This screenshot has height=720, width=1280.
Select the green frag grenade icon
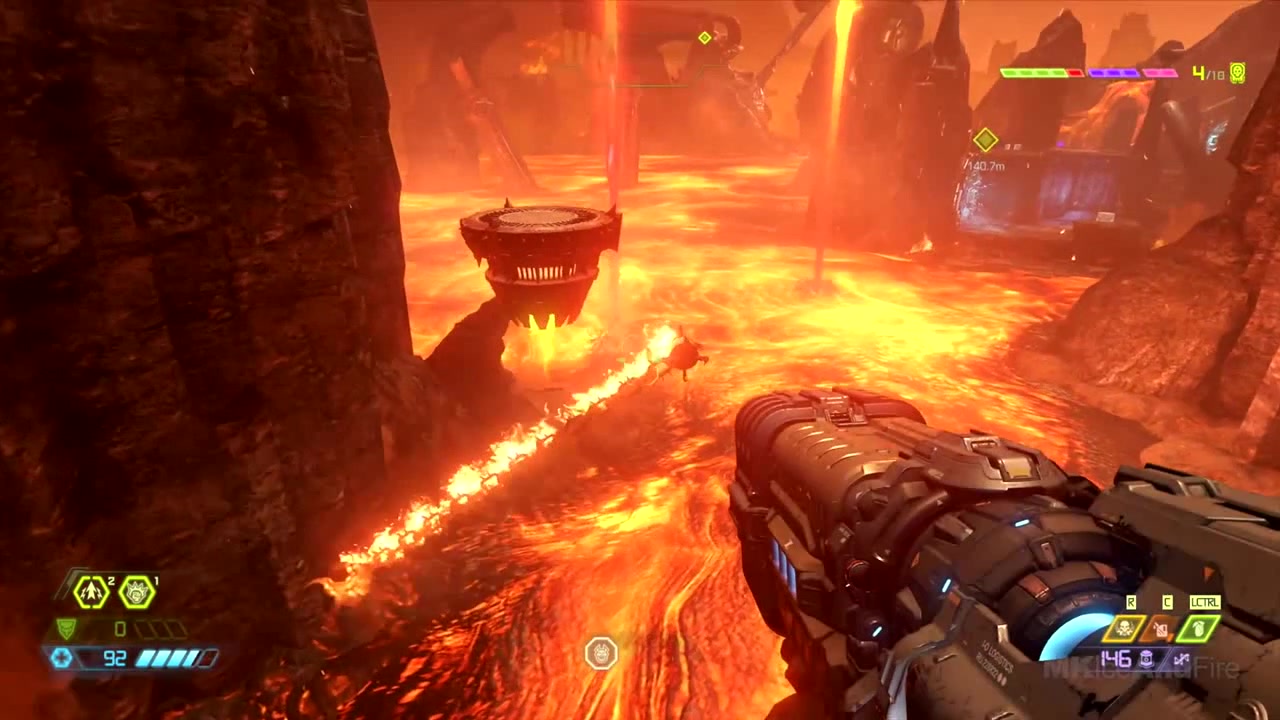pyautogui.click(x=1197, y=629)
